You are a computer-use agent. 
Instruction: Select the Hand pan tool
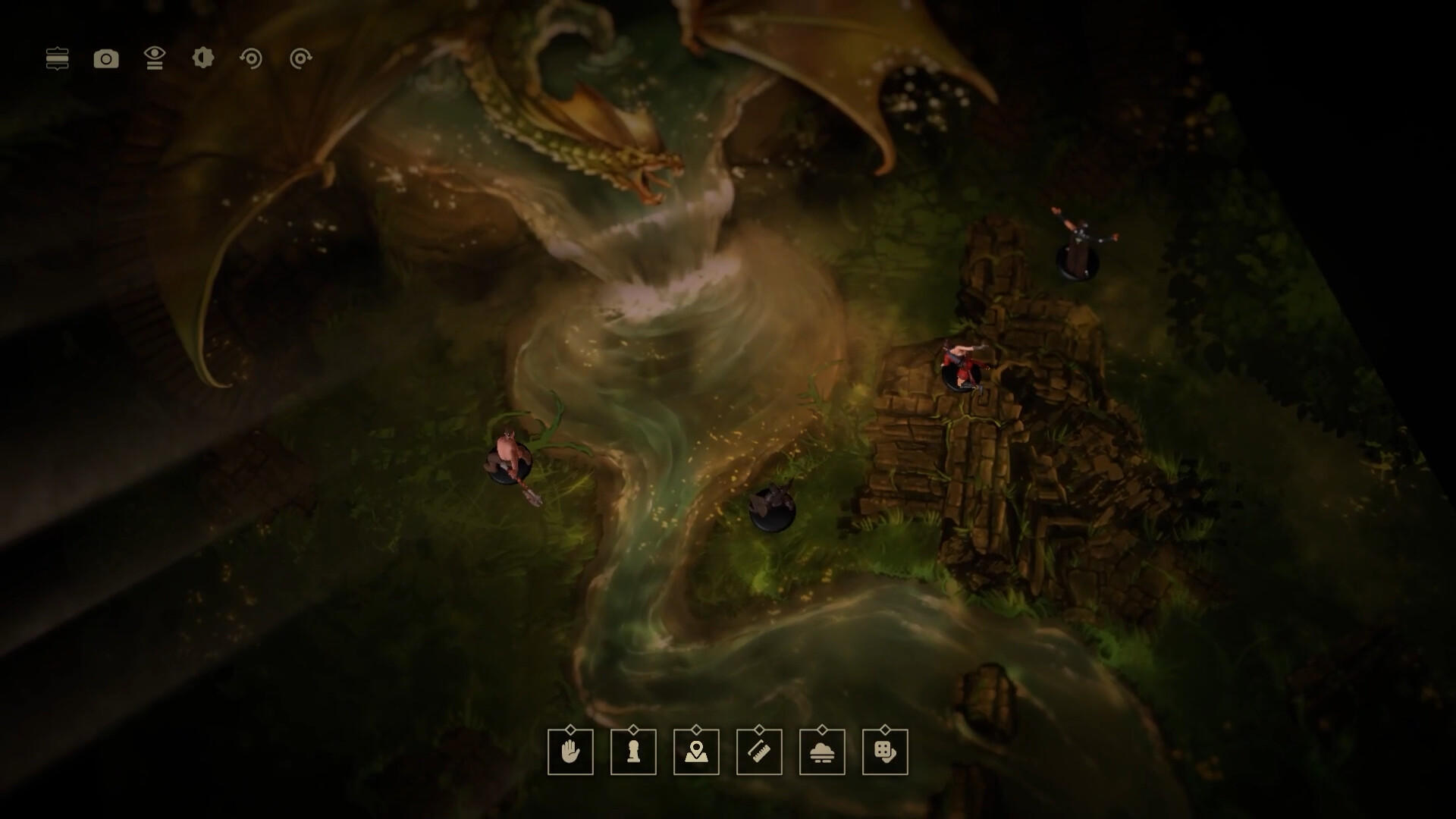pos(571,752)
